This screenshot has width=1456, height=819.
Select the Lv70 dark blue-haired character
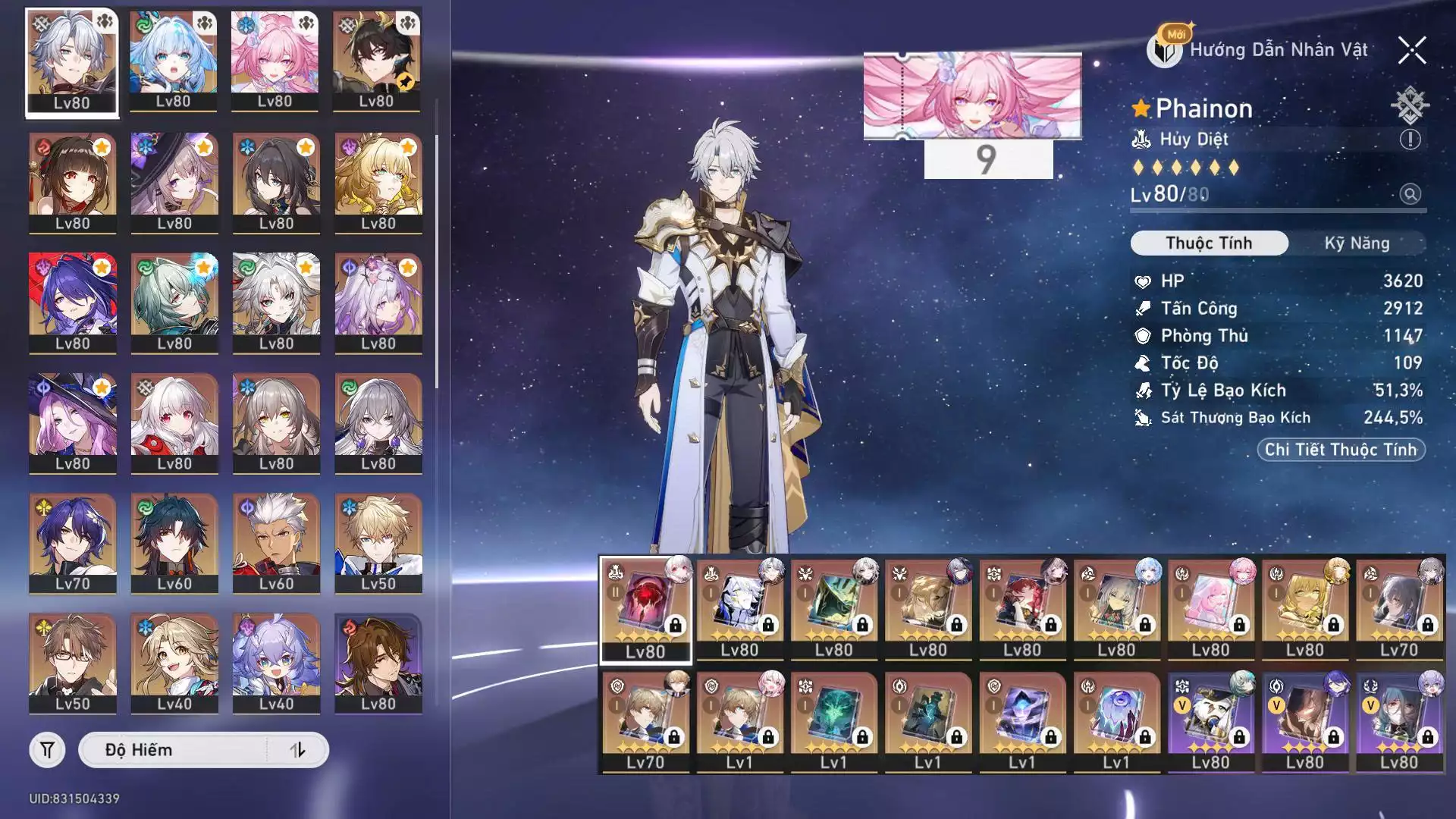72,542
